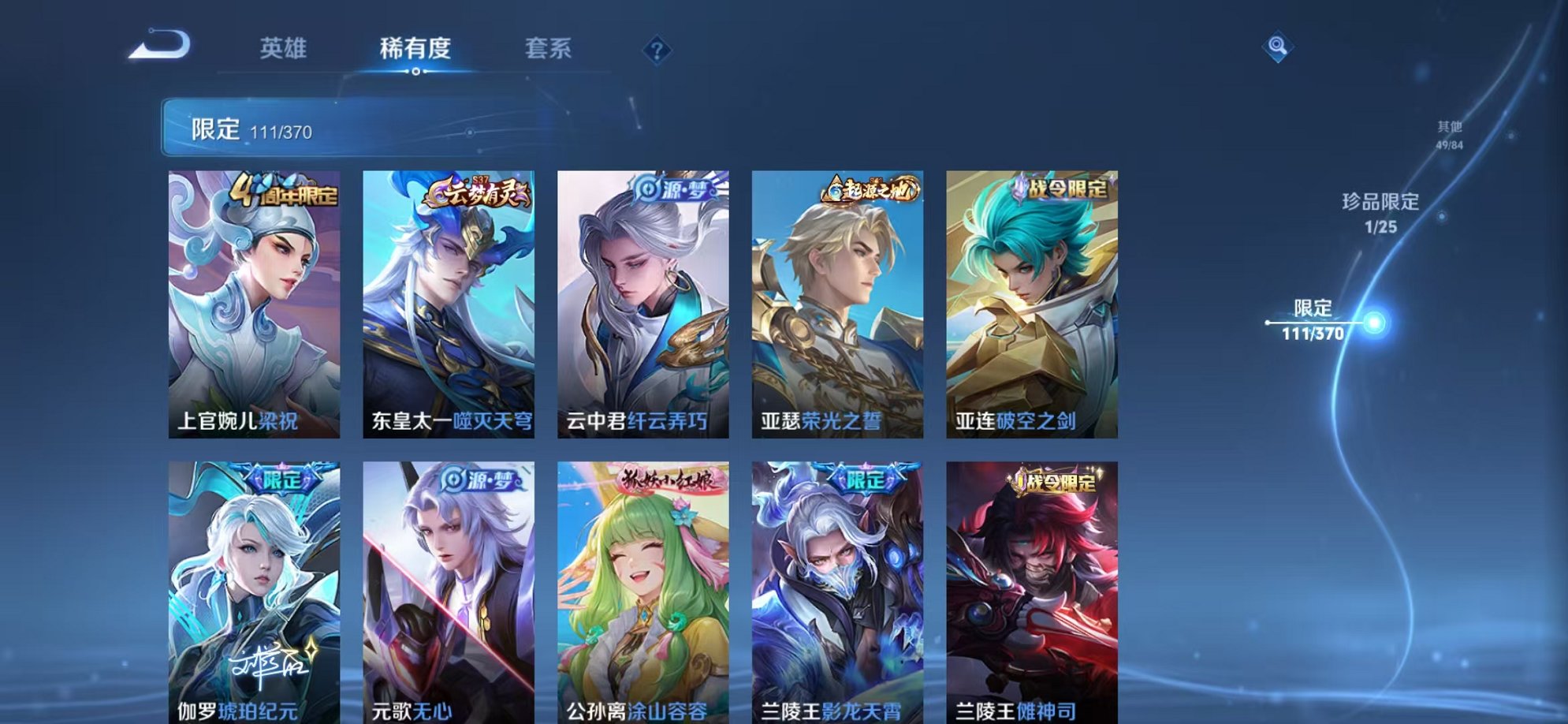Click the question mark help icon
This screenshot has width=1568, height=724.
pos(657,49)
